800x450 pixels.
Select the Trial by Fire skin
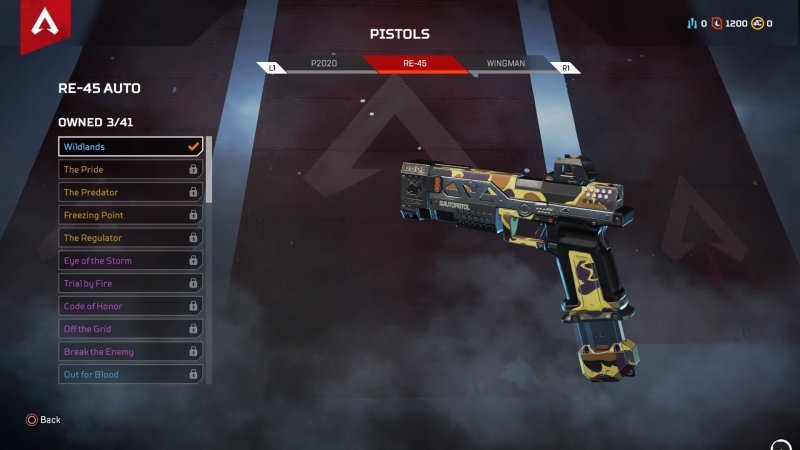tap(130, 284)
